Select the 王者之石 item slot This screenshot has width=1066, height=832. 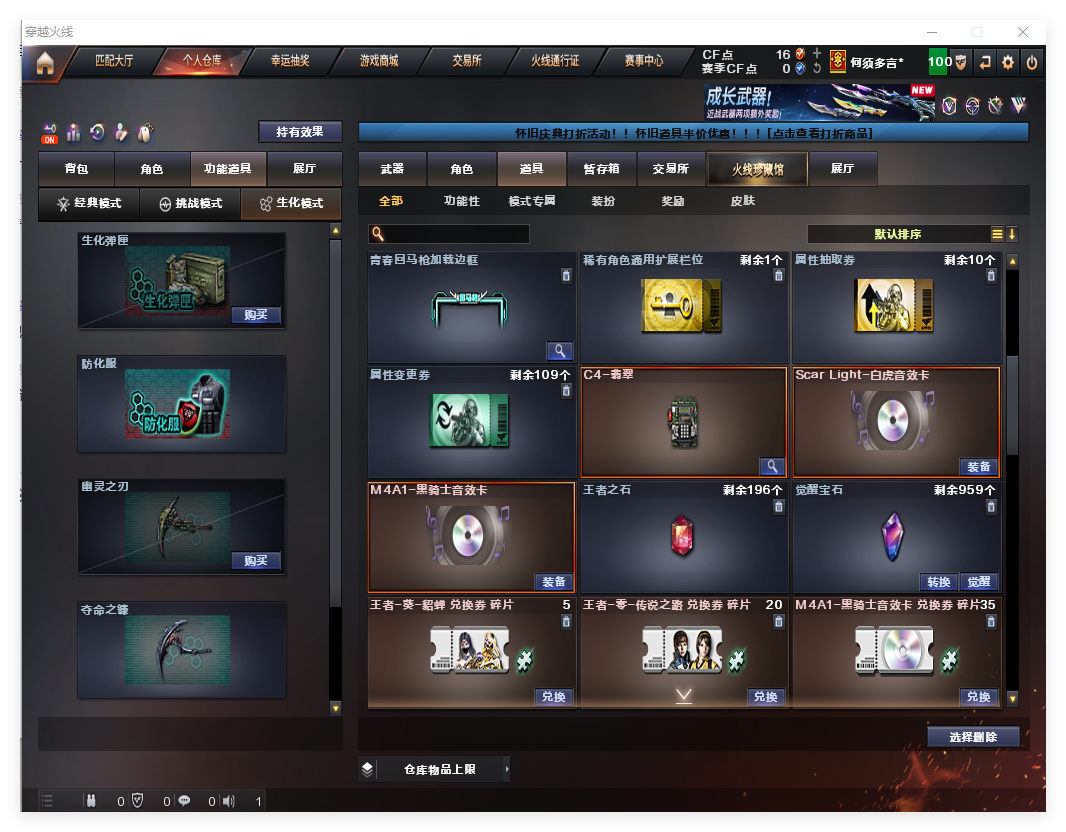682,537
